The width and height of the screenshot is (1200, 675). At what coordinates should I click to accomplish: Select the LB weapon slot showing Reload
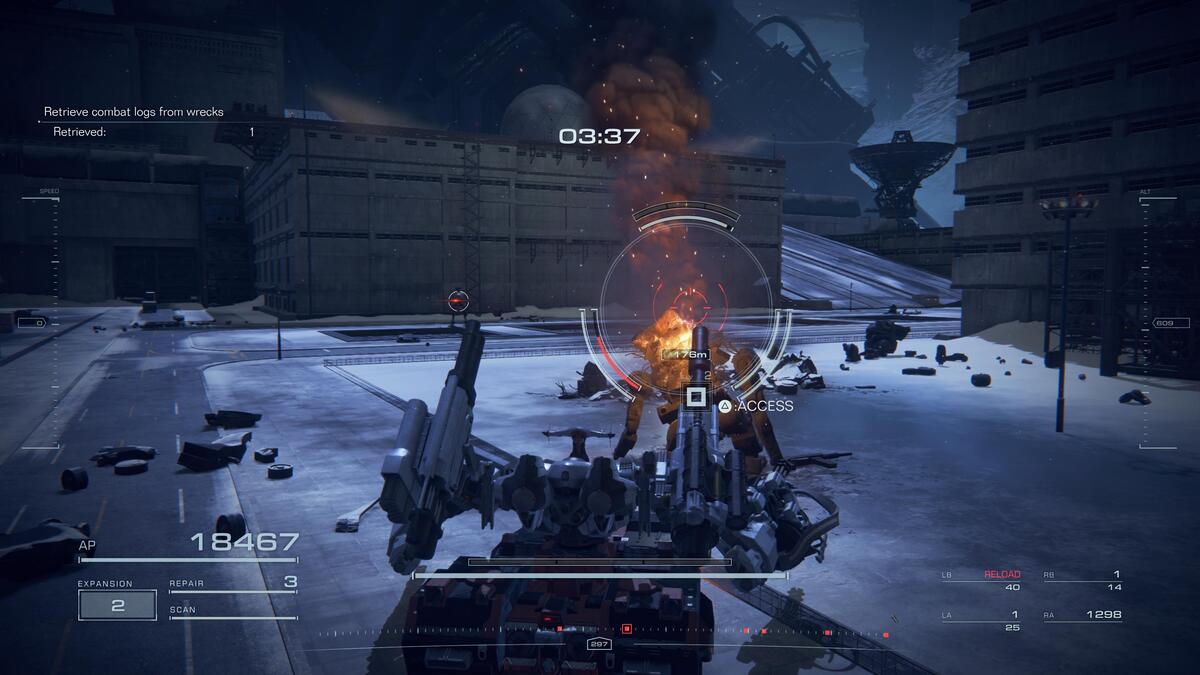click(980, 581)
